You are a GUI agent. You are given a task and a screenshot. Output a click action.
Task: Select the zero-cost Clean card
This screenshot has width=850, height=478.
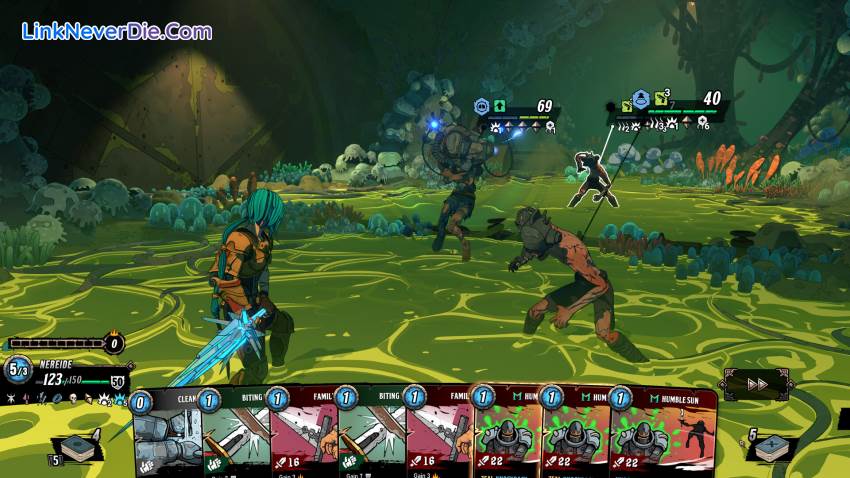pyautogui.click(x=167, y=435)
